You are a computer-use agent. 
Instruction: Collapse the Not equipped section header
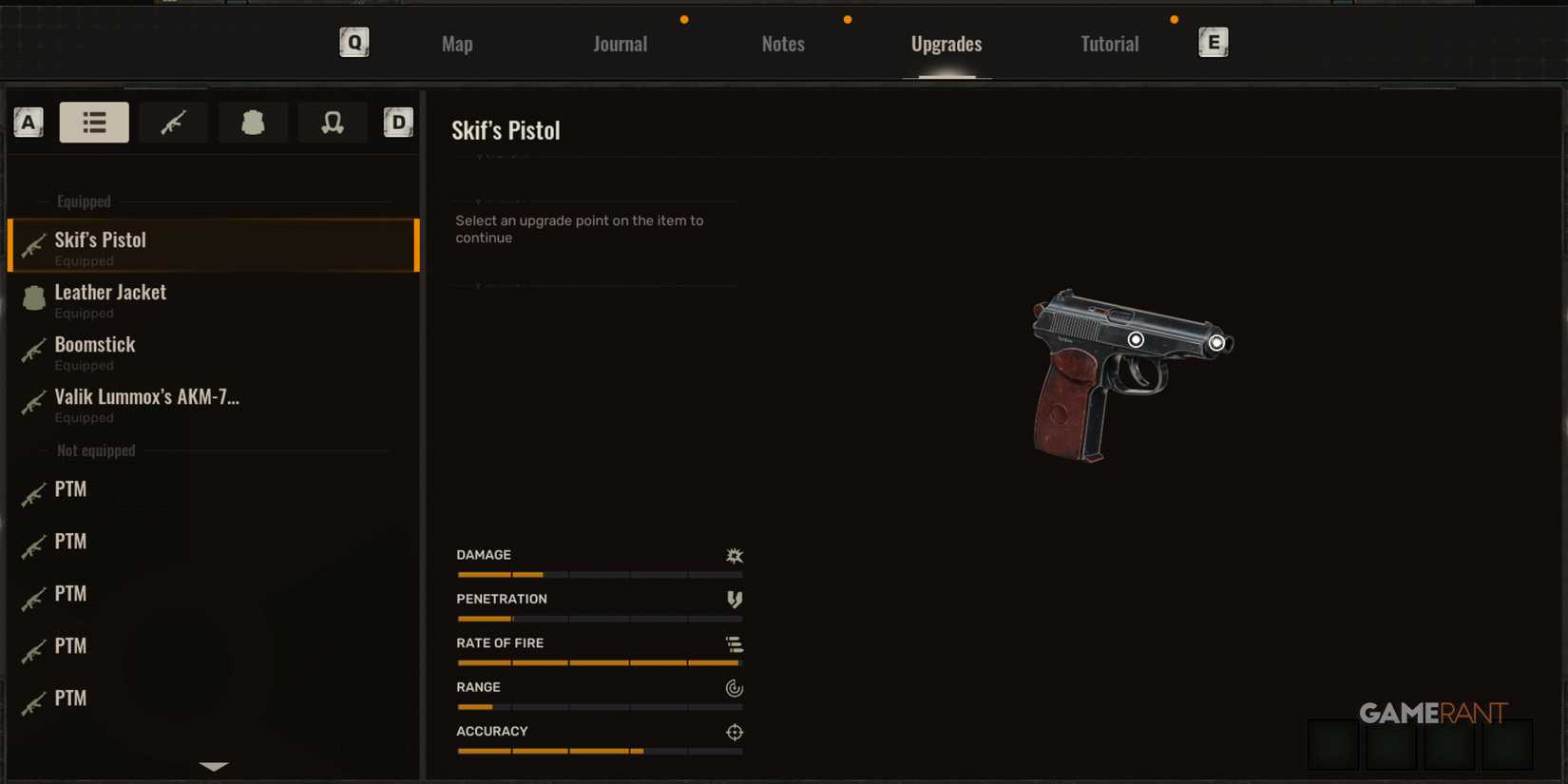point(94,449)
